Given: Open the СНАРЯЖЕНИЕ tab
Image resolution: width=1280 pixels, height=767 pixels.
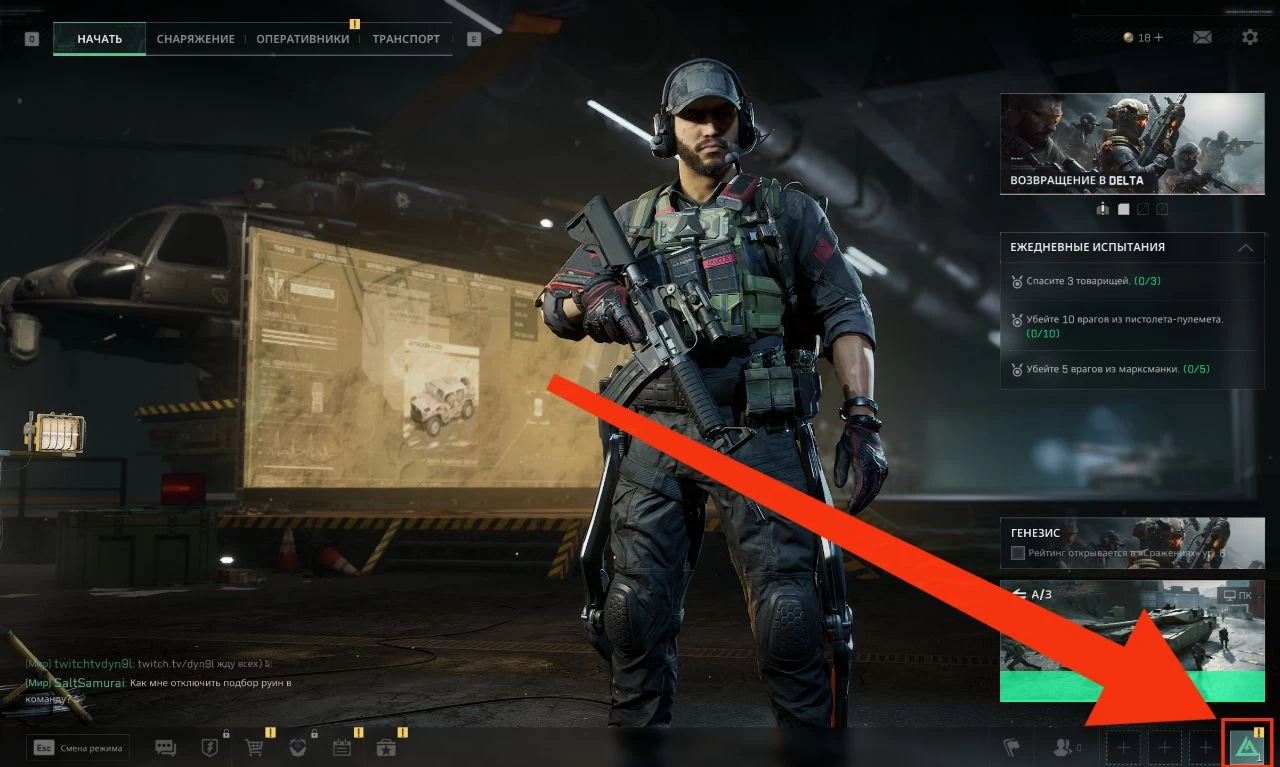Looking at the screenshot, I should pyautogui.click(x=195, y=39).
